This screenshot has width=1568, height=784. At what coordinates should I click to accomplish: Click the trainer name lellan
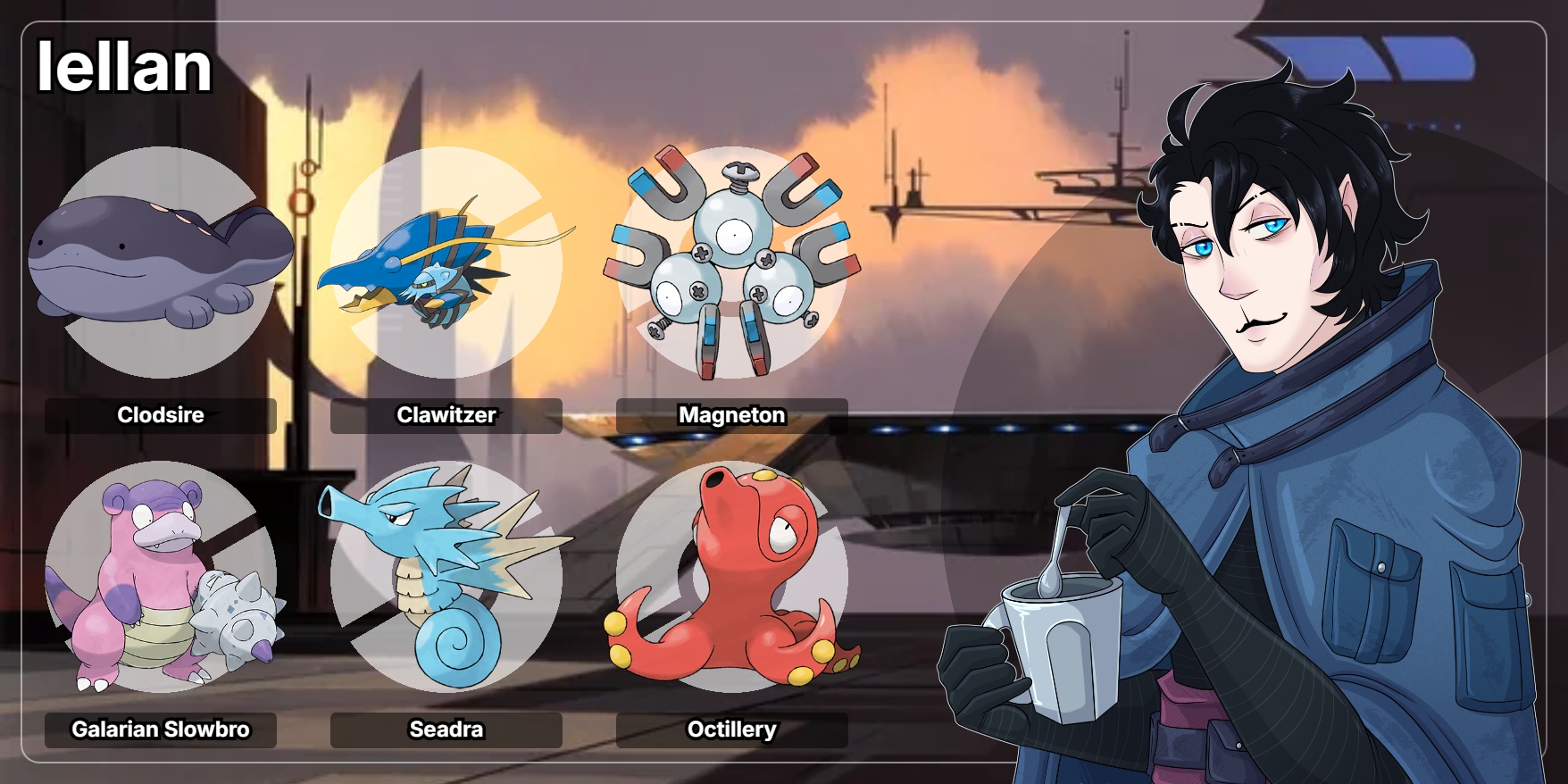pos(124,67)
